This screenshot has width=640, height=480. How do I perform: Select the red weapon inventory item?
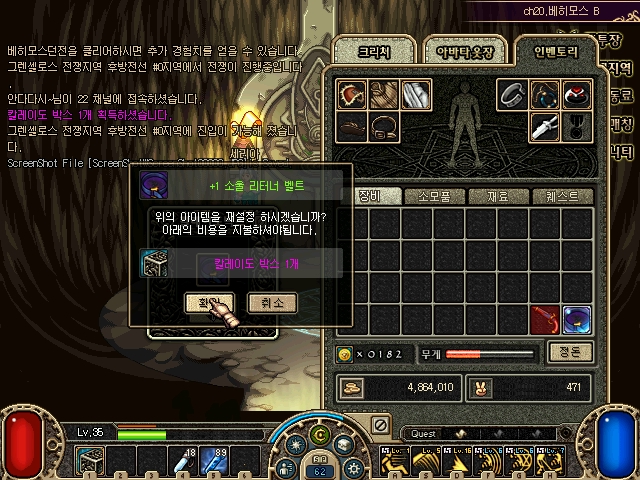click(546, 320)
